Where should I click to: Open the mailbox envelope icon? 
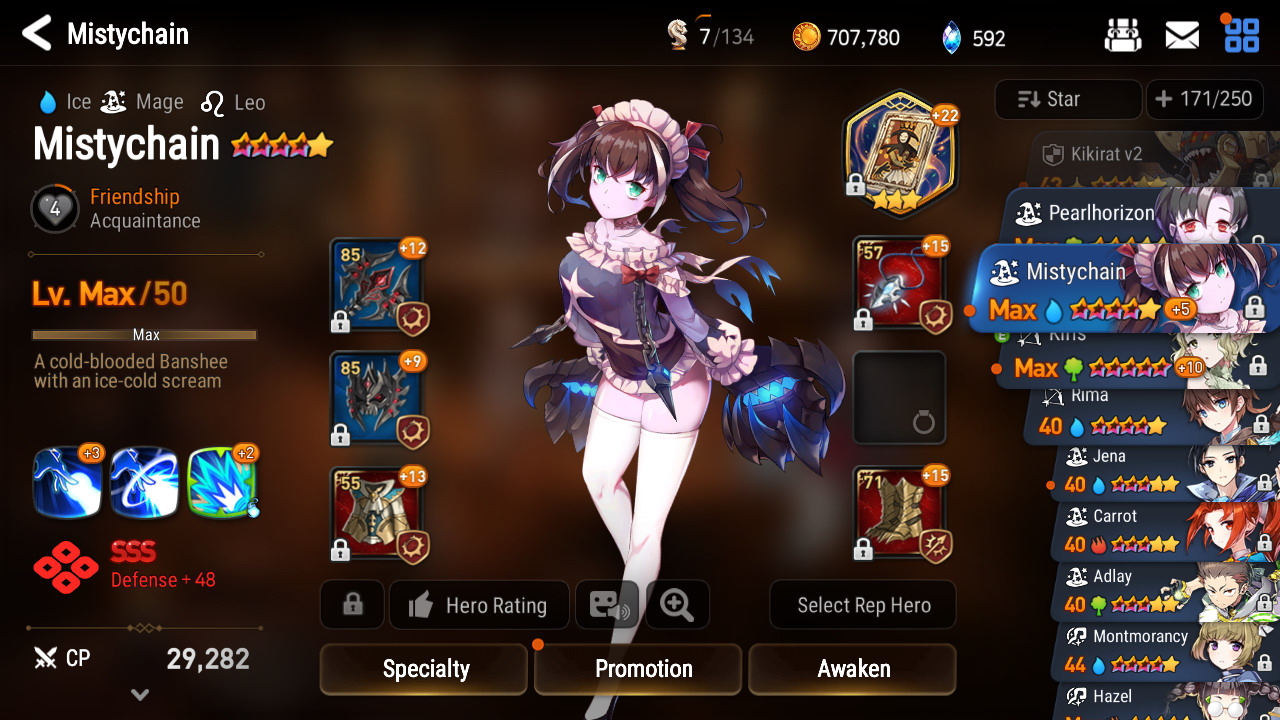click(x=1182, y=36)
